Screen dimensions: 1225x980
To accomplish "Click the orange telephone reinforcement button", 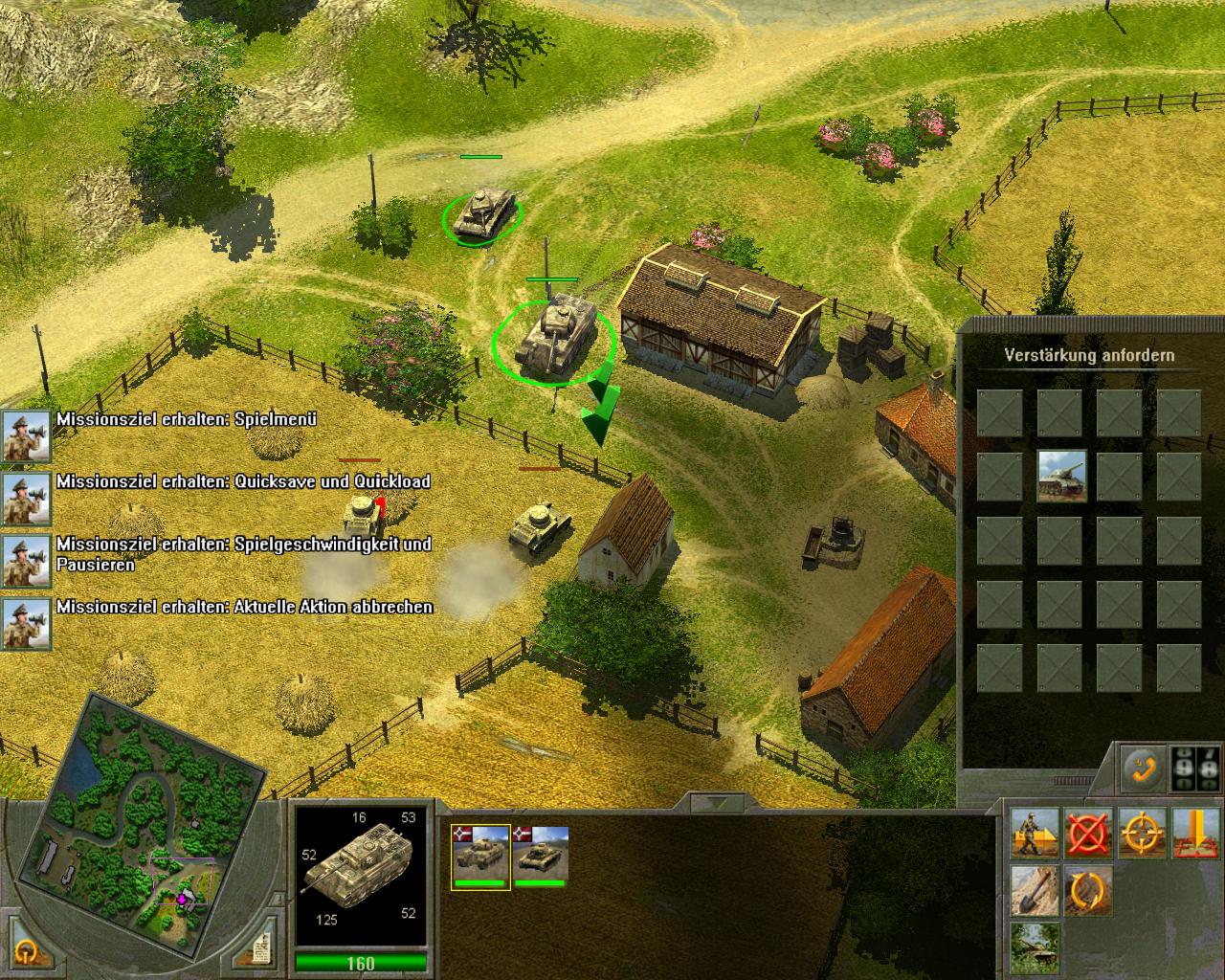I will 1143,768.
